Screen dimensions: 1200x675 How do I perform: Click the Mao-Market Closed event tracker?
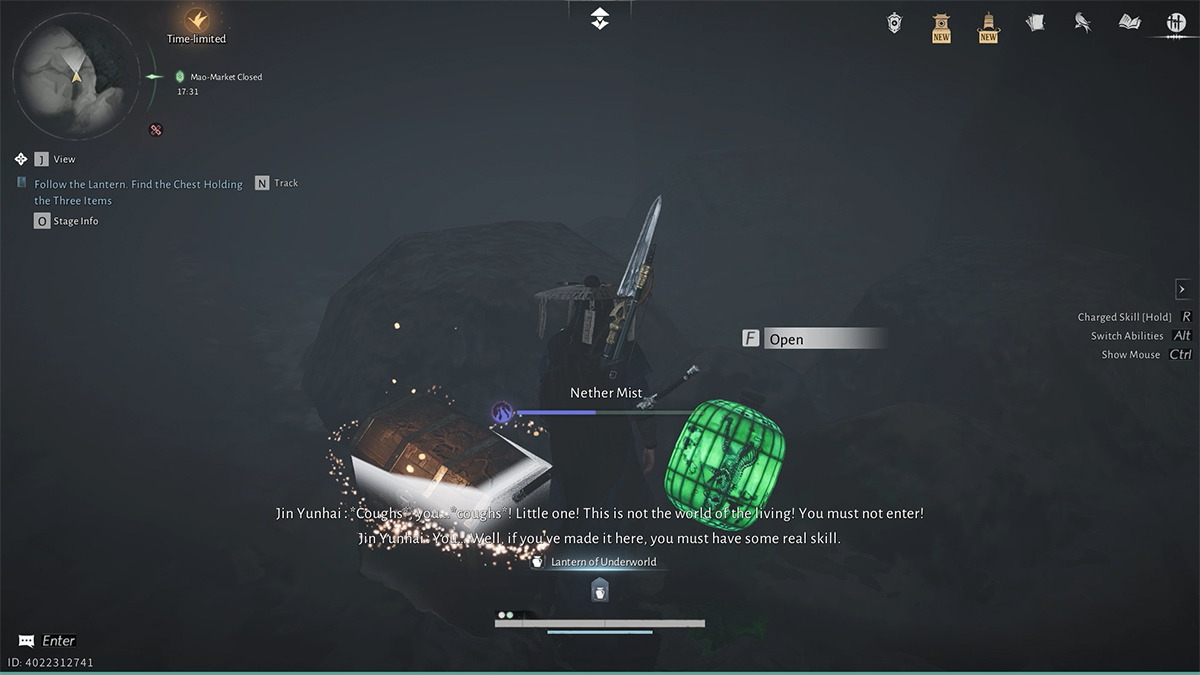tap(225, 77)
